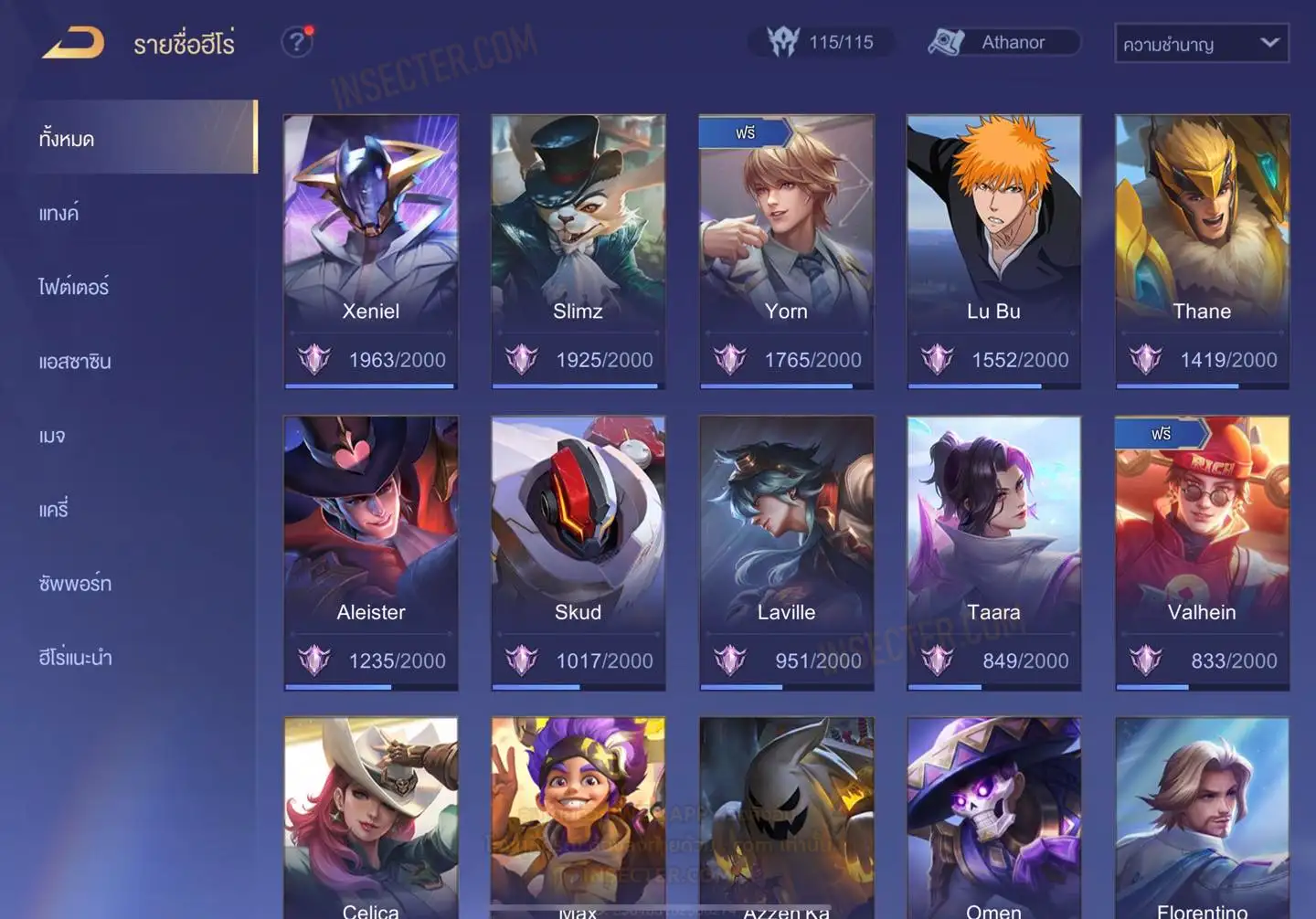Image resolution: width=1316 pixels, height=919 pixels.
Task: Choose the Laville hero card
Action: click(x=786, y=553)
